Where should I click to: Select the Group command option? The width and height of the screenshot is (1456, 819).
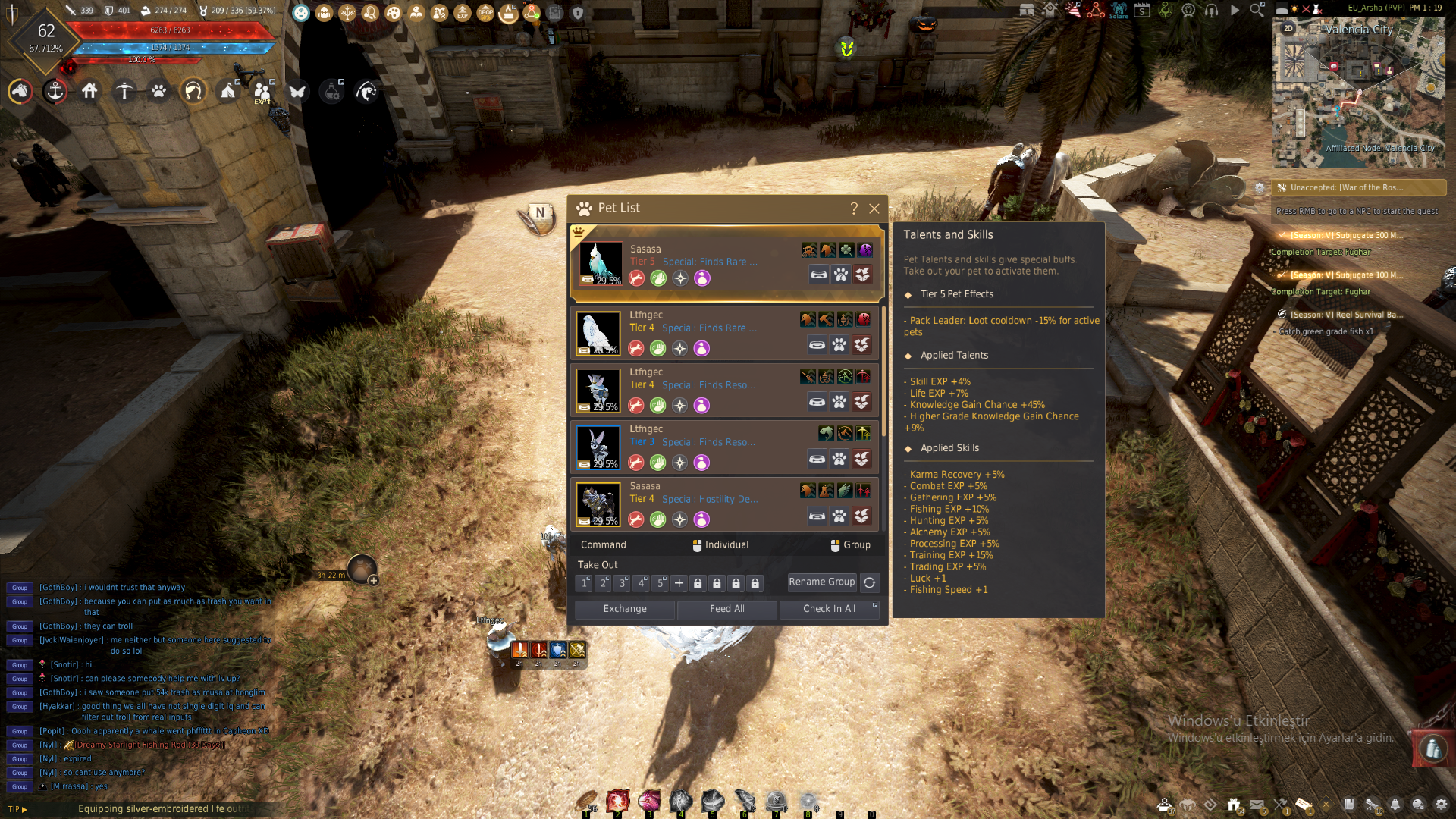pyautogui.click(x=850, y=545)
